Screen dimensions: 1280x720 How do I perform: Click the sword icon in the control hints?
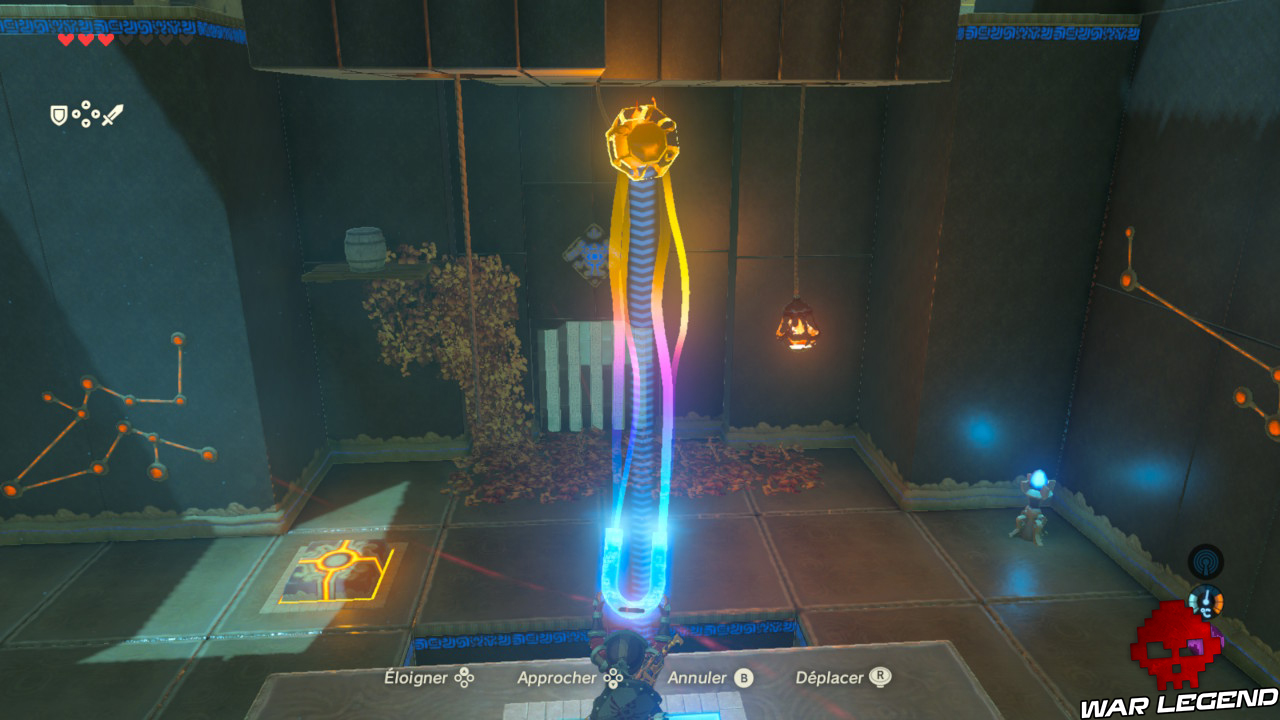(x=113, y=114)
